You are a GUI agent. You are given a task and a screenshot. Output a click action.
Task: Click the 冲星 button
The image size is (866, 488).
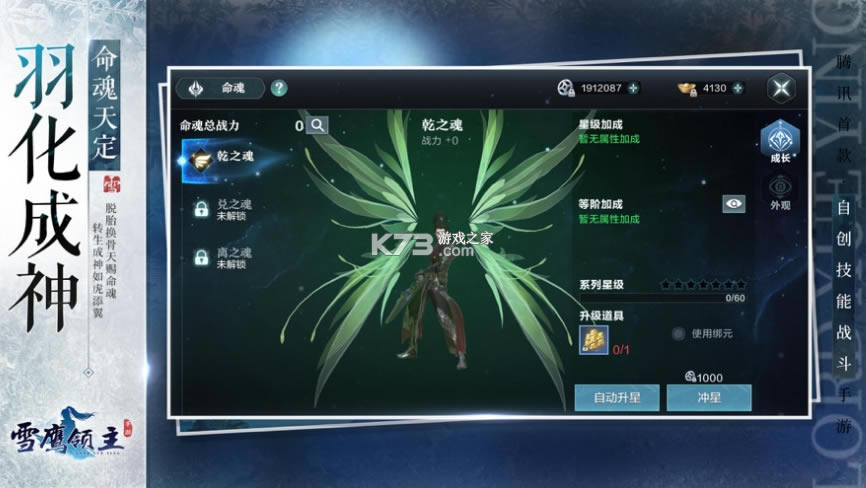click(709, 397)
